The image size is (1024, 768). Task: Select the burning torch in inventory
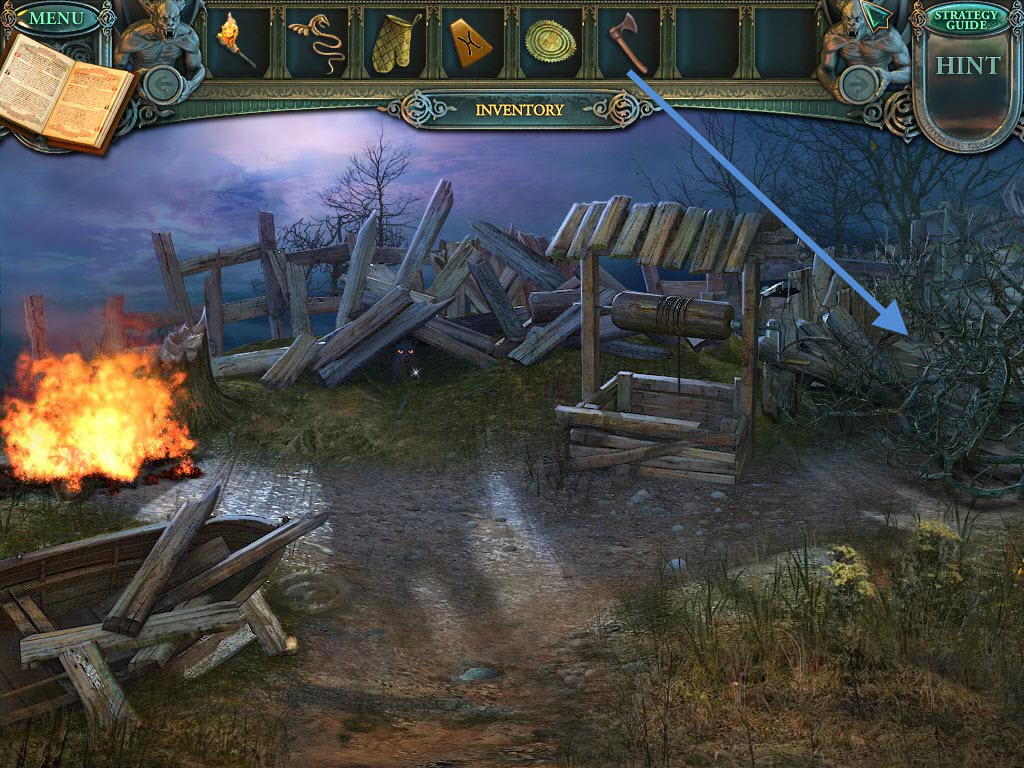(236, 41)
